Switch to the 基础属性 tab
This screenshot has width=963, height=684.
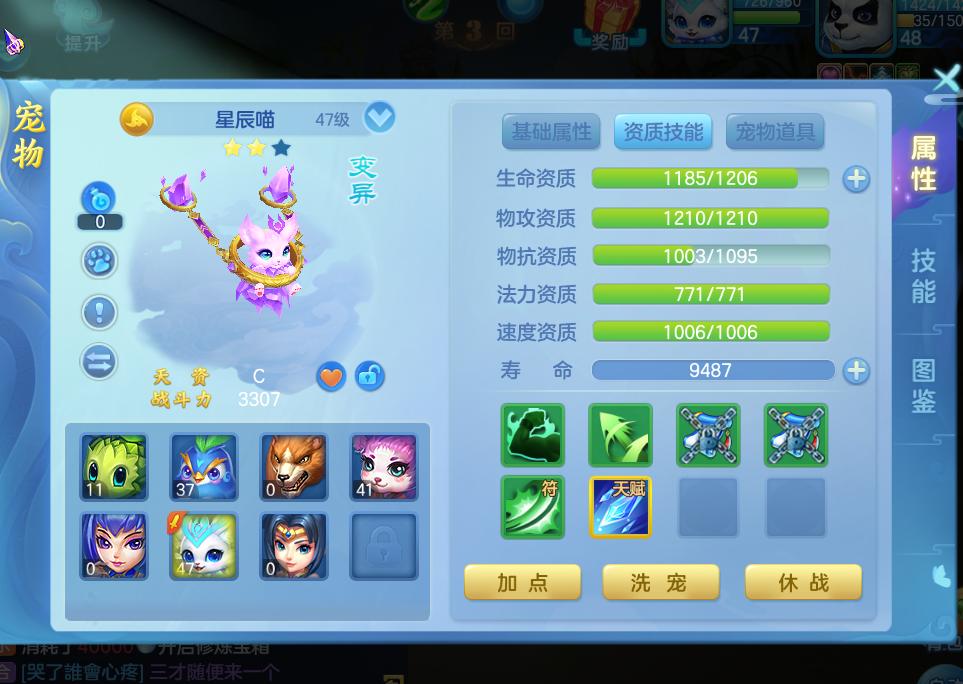(551, 131)
